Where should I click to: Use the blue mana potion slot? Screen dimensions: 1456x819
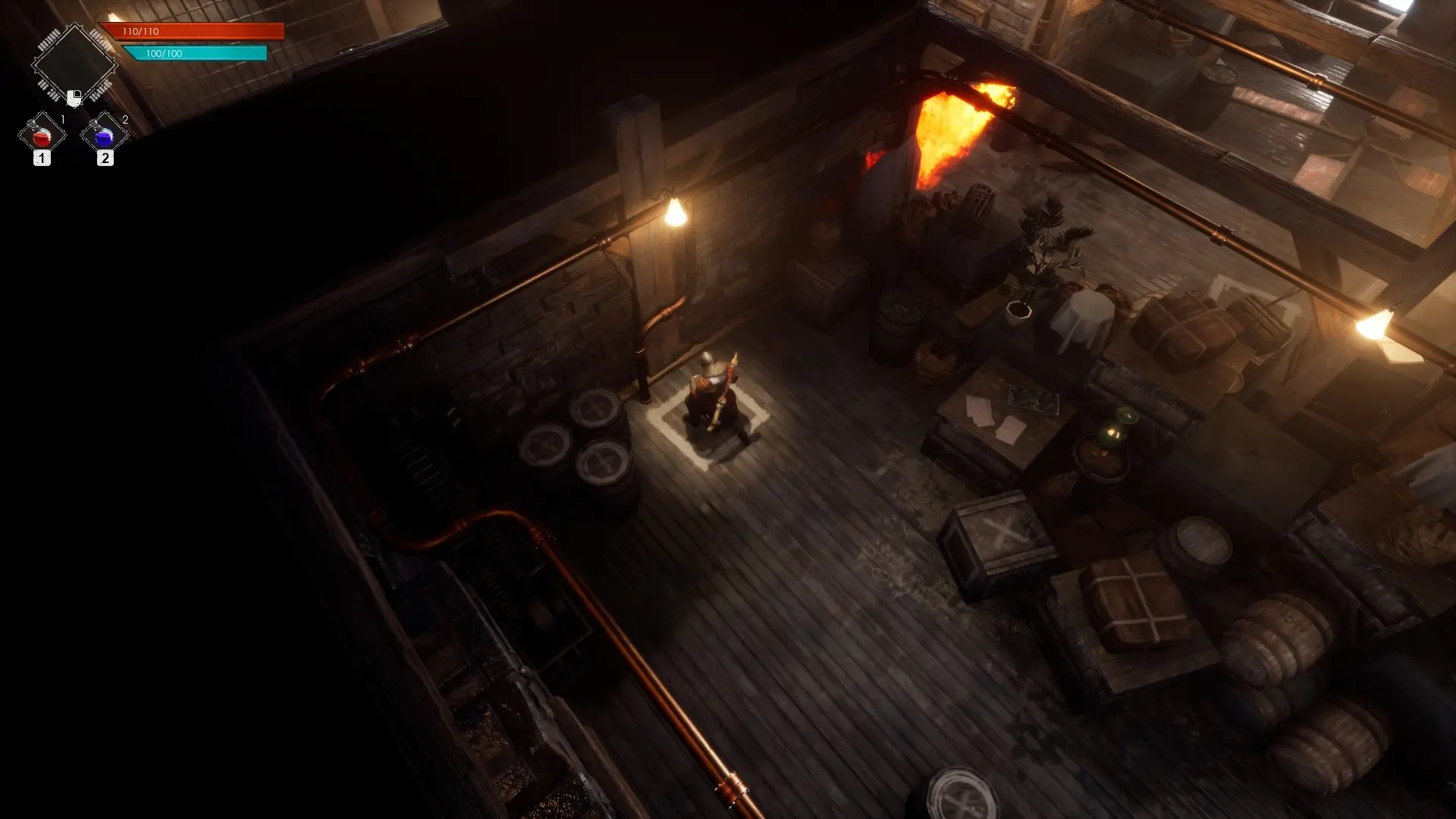click(x=104, y=136)
